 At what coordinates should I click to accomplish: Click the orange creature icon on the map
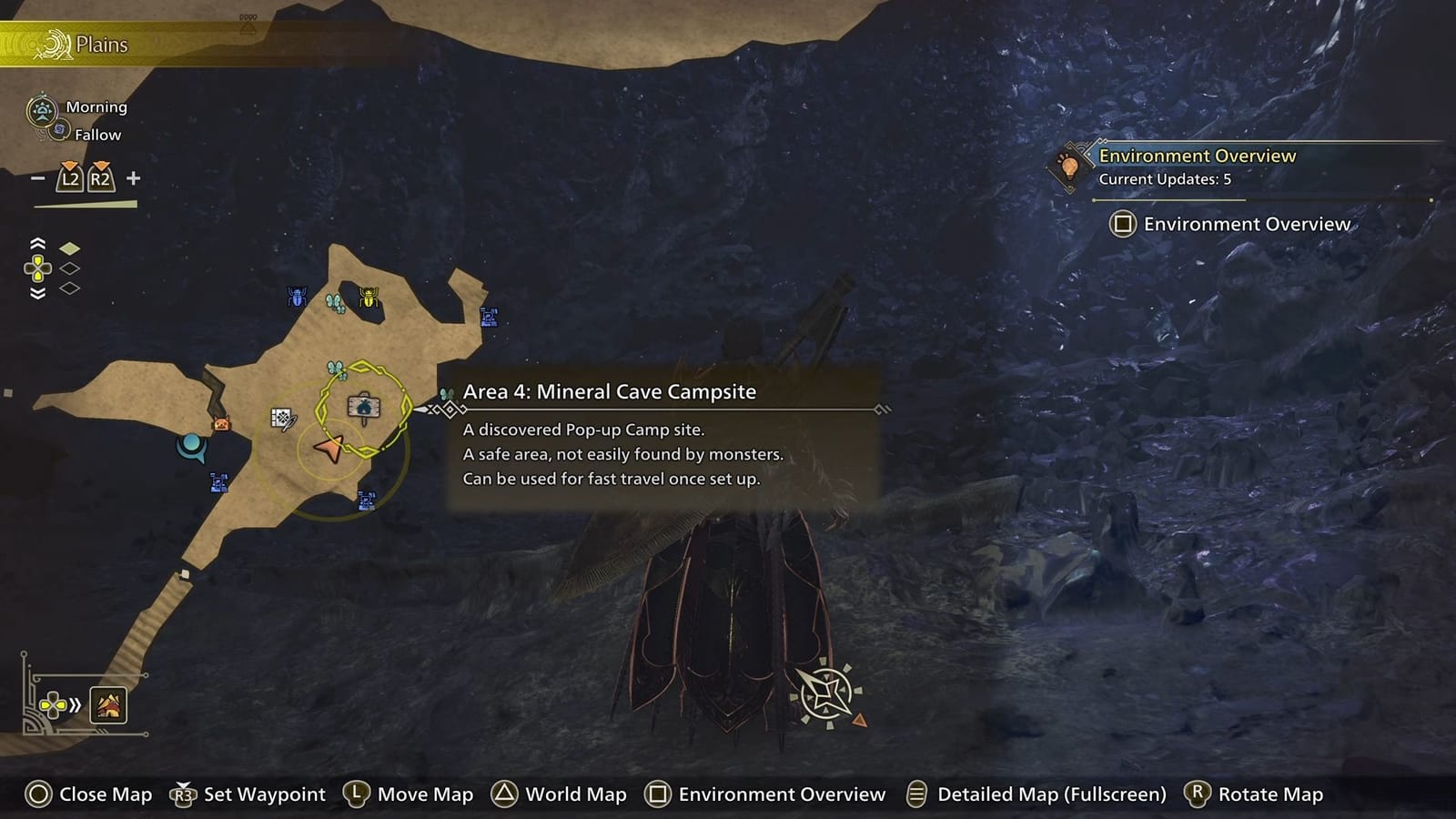(221, 424)
